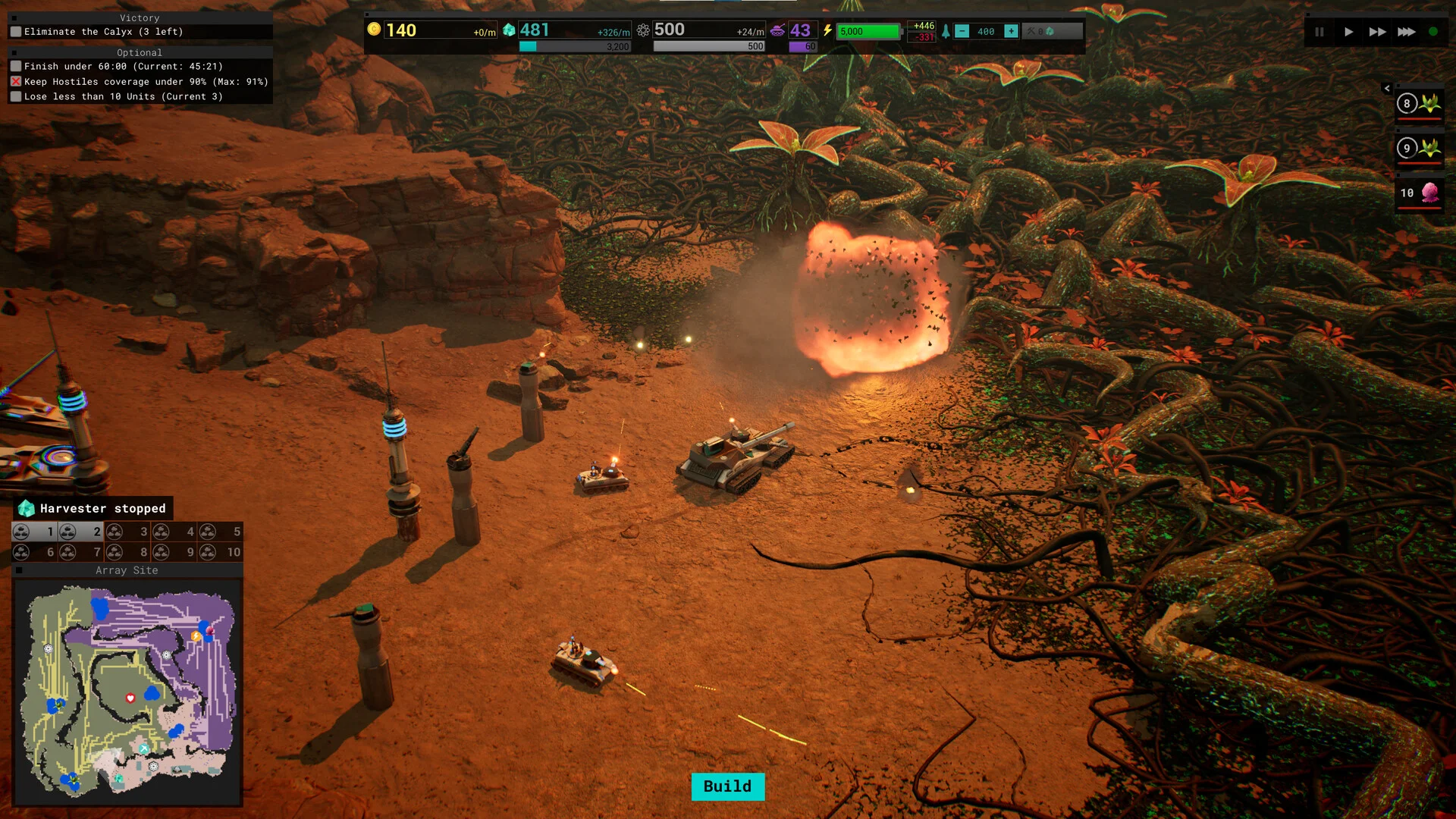Screen dimensions: 1456x819
Task: Select control group 10
Action: pos(221,552)
